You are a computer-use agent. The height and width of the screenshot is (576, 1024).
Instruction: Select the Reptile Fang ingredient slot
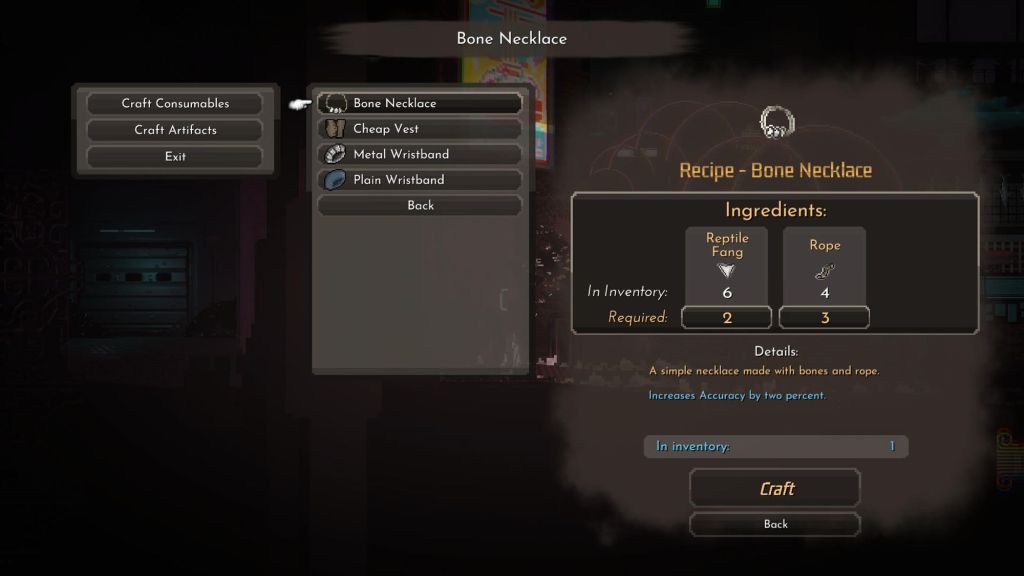click(x=727, y=266)
